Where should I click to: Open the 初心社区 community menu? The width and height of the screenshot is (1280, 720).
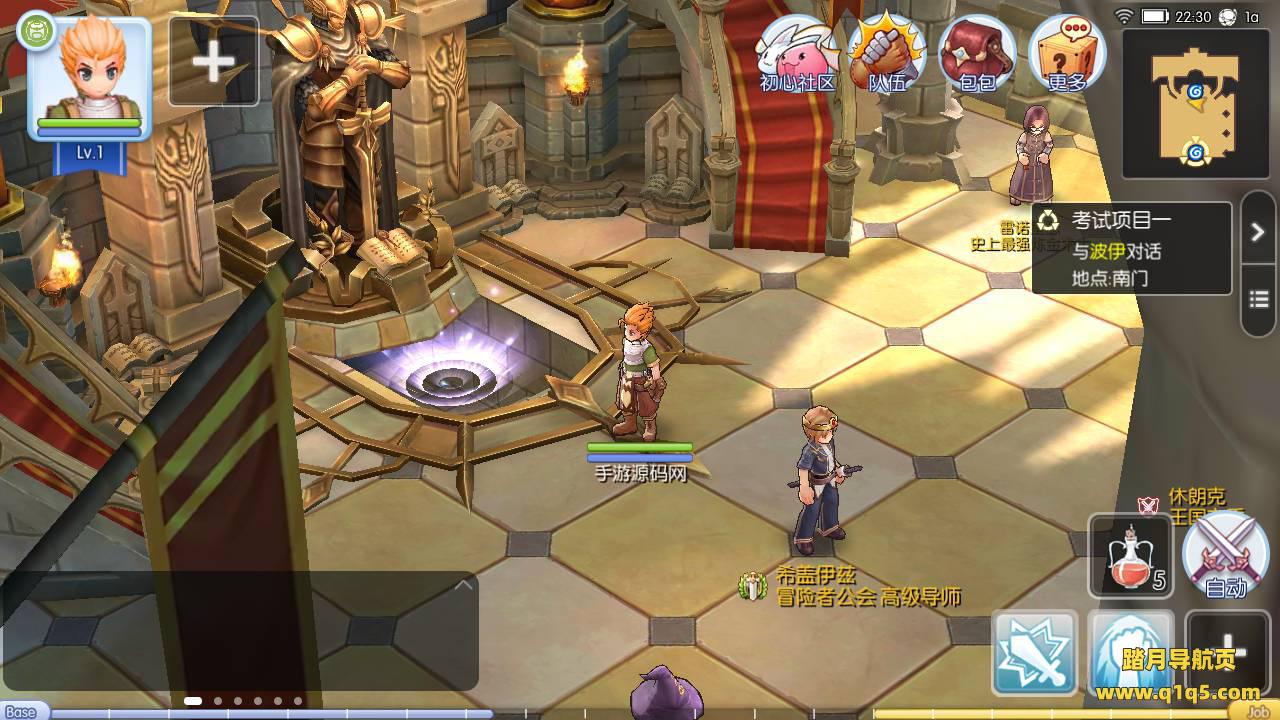797,55
